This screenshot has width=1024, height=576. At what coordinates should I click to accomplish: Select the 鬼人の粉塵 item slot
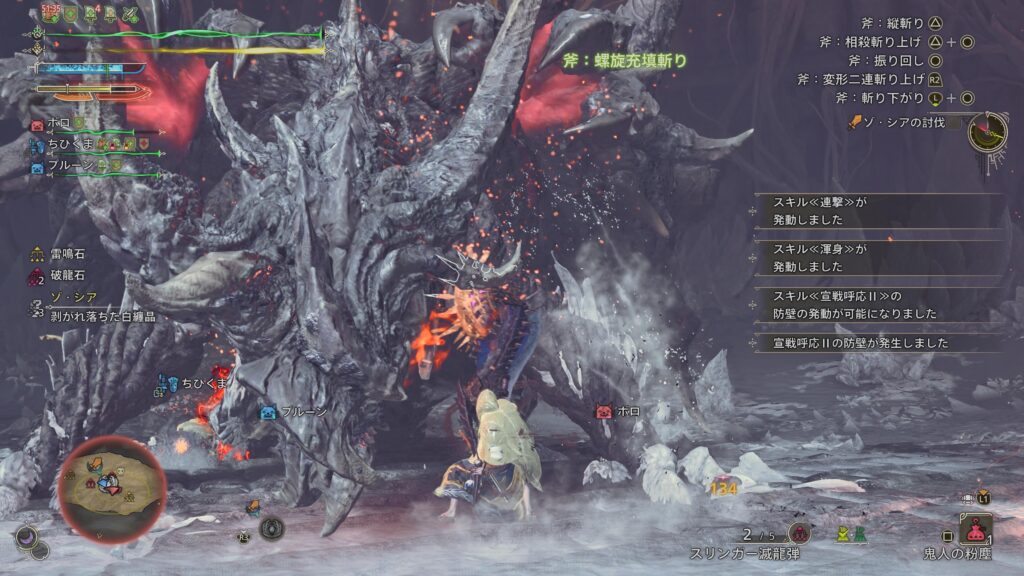[x=975, y=528]
